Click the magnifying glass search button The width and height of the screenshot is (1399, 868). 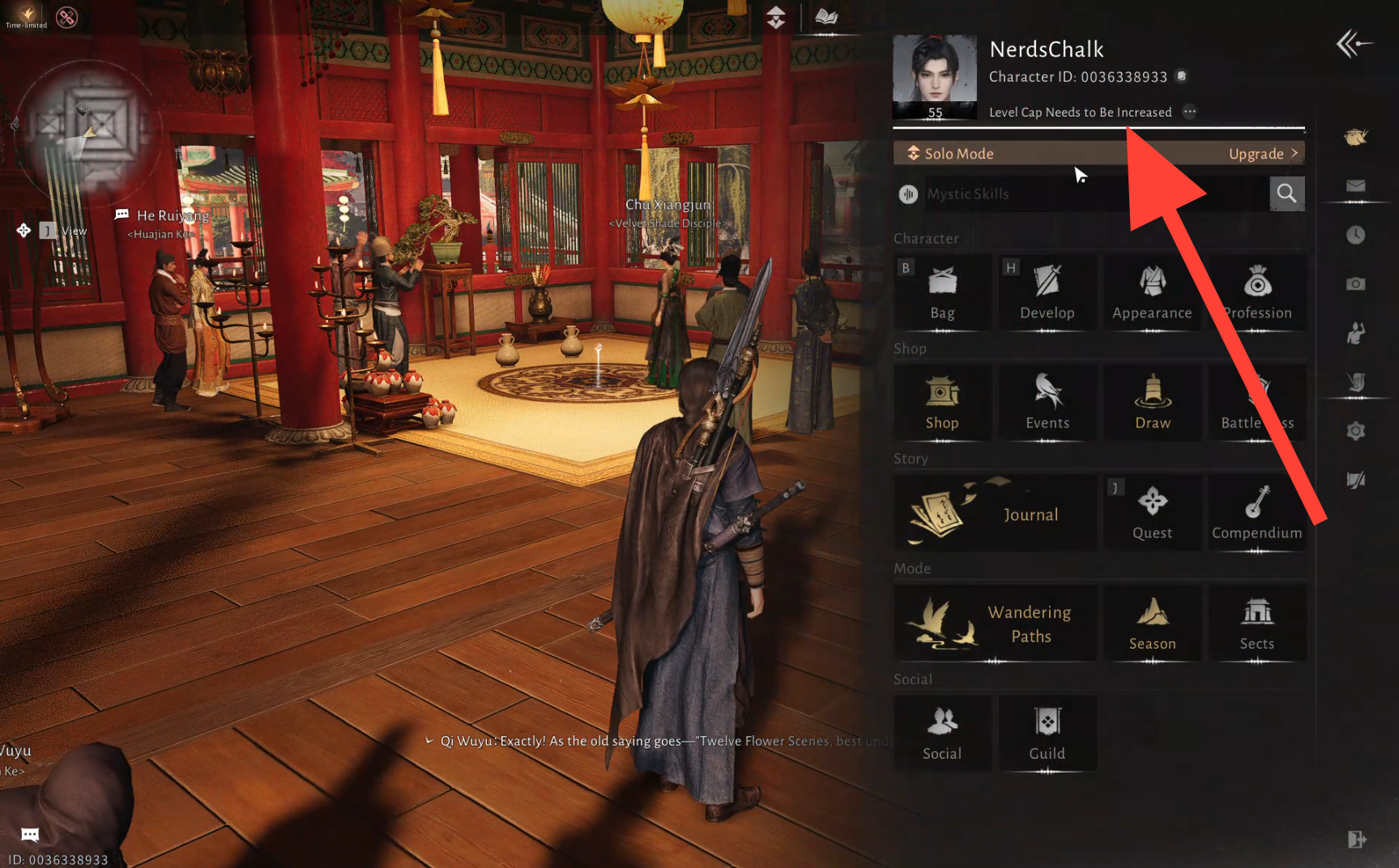(x=1286, y=194)
